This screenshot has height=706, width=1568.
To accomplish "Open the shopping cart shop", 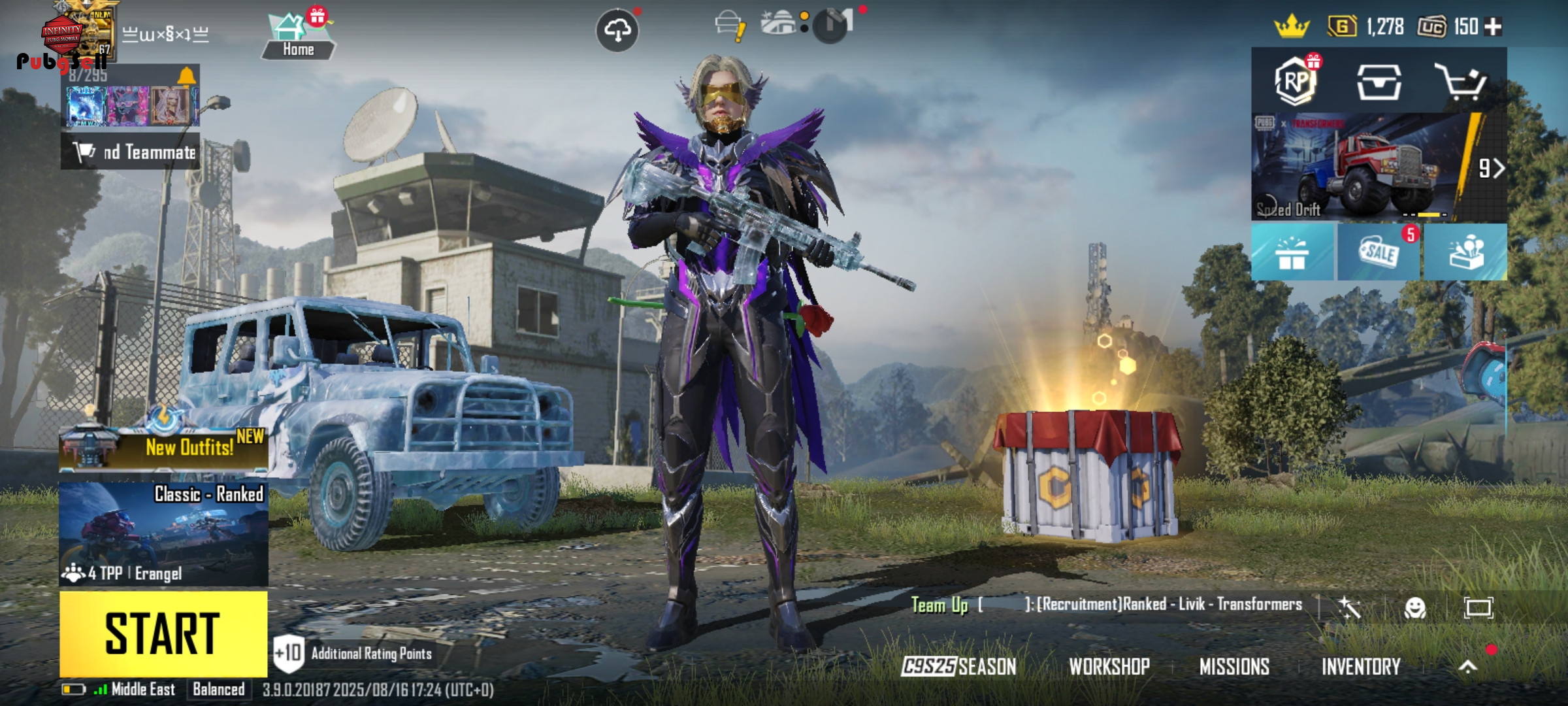I will (1461, 82).
